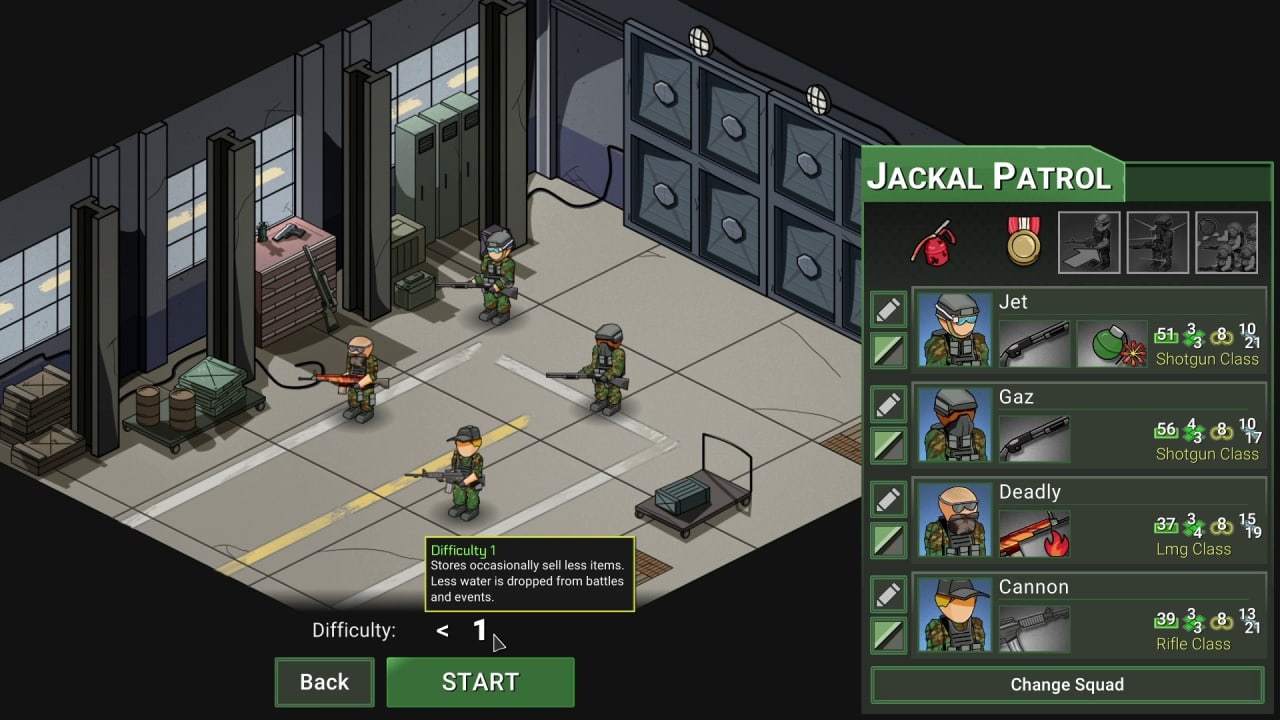
Task: Start the mission with the START button
Action: (x=480, y=682)
